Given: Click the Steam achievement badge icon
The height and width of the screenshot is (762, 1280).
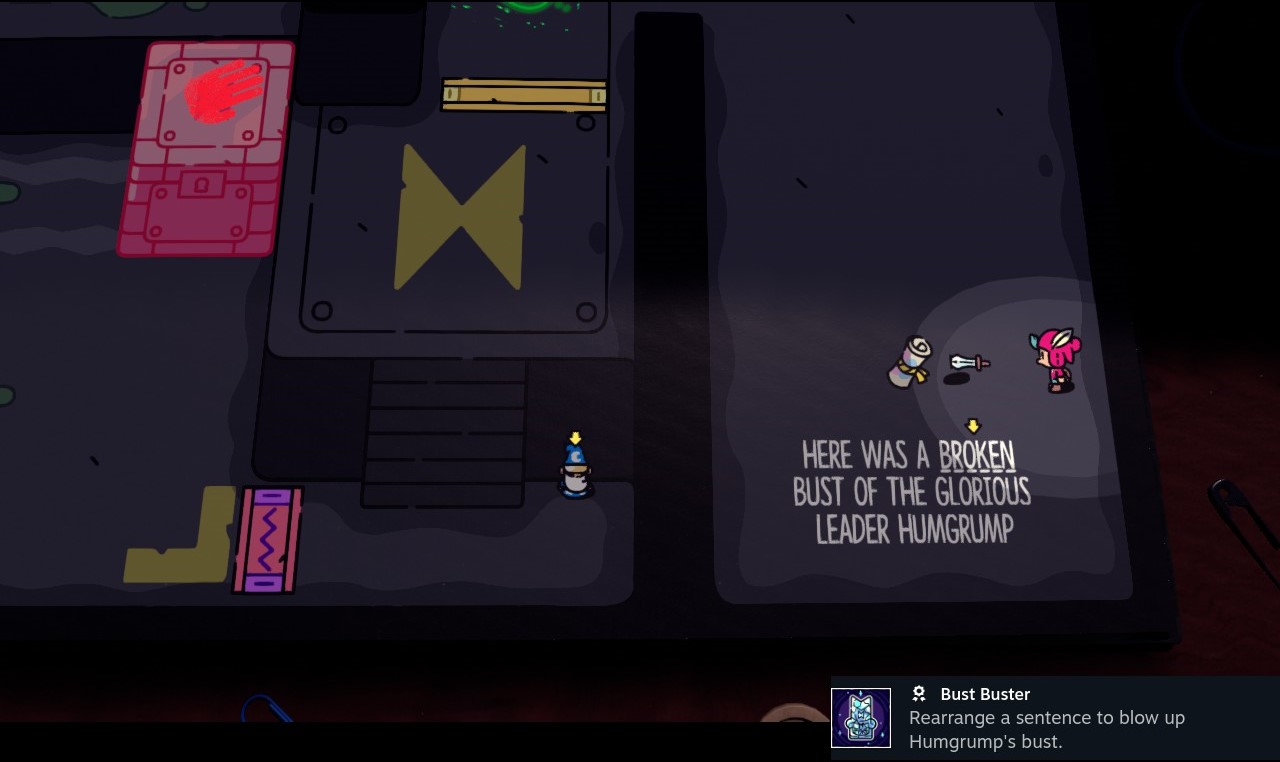Looking at the screenshot, I should 918,693.
